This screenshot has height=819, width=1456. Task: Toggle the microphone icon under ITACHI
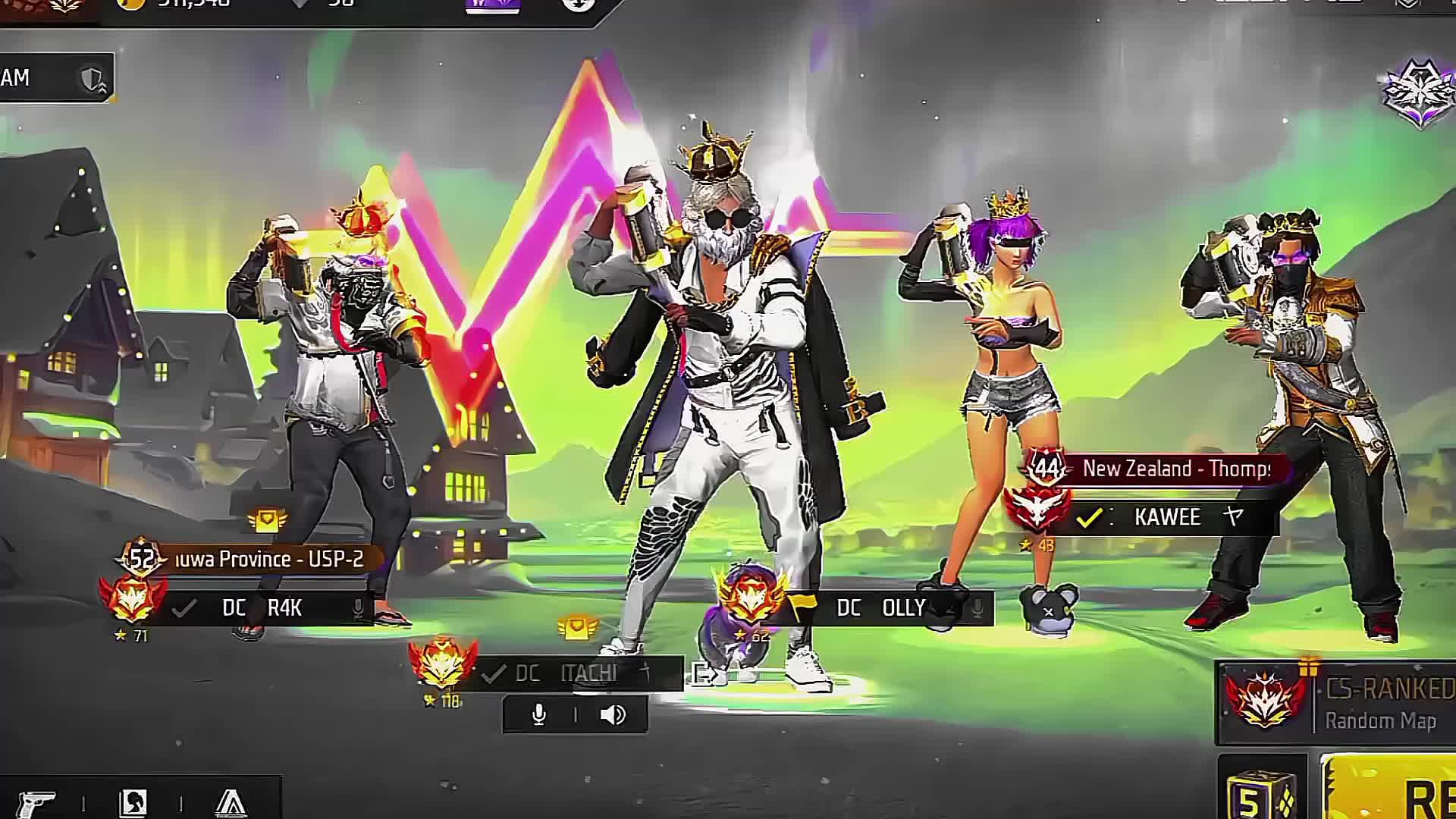[x=539, y=715]
